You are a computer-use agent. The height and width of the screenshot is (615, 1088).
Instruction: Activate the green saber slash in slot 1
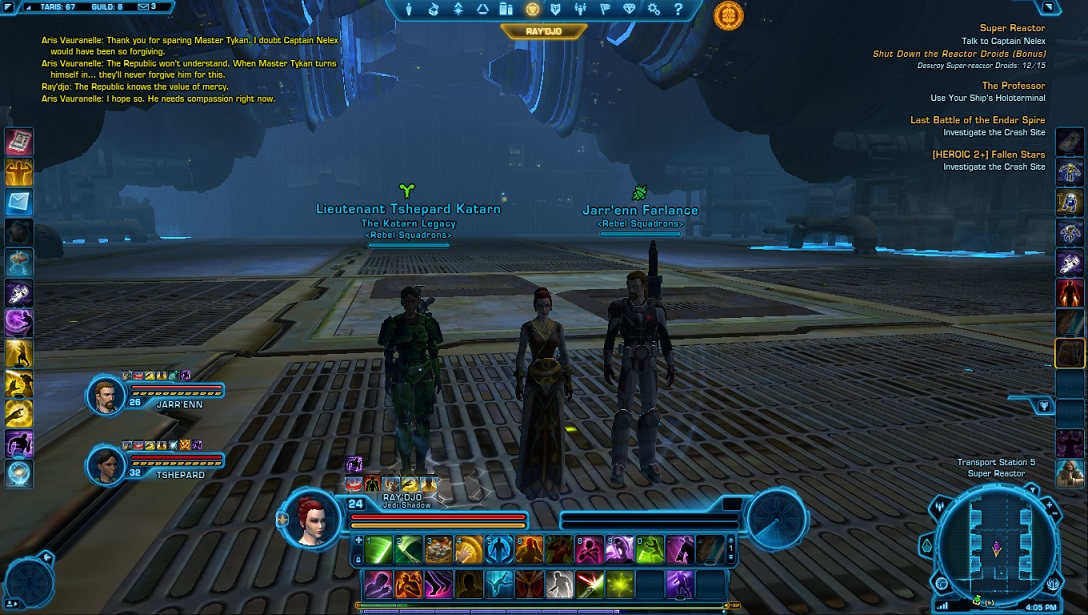[379, 550]
